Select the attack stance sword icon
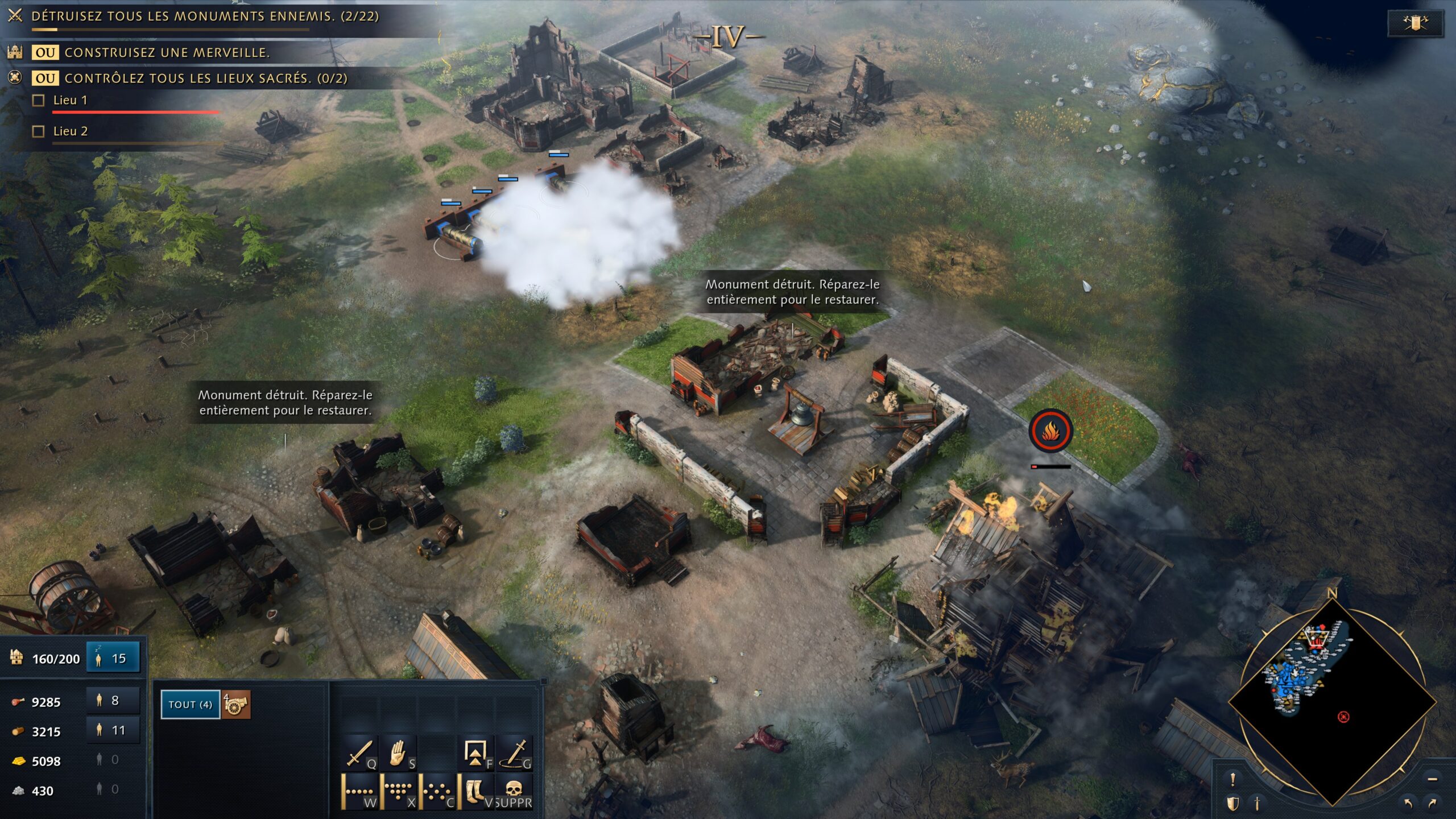The width and height of the screenshot is (1456, 819). tap(359, 752)
